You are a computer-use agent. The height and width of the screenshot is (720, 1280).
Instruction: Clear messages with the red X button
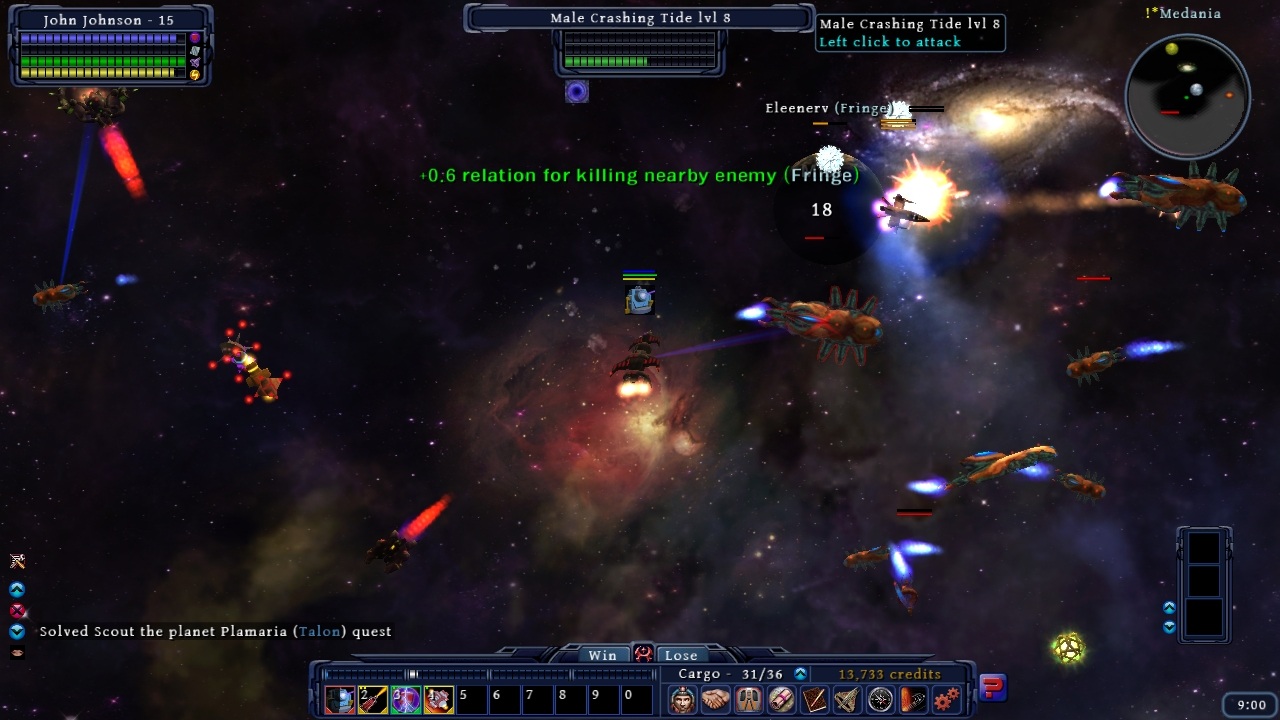(x=17, y=610)
